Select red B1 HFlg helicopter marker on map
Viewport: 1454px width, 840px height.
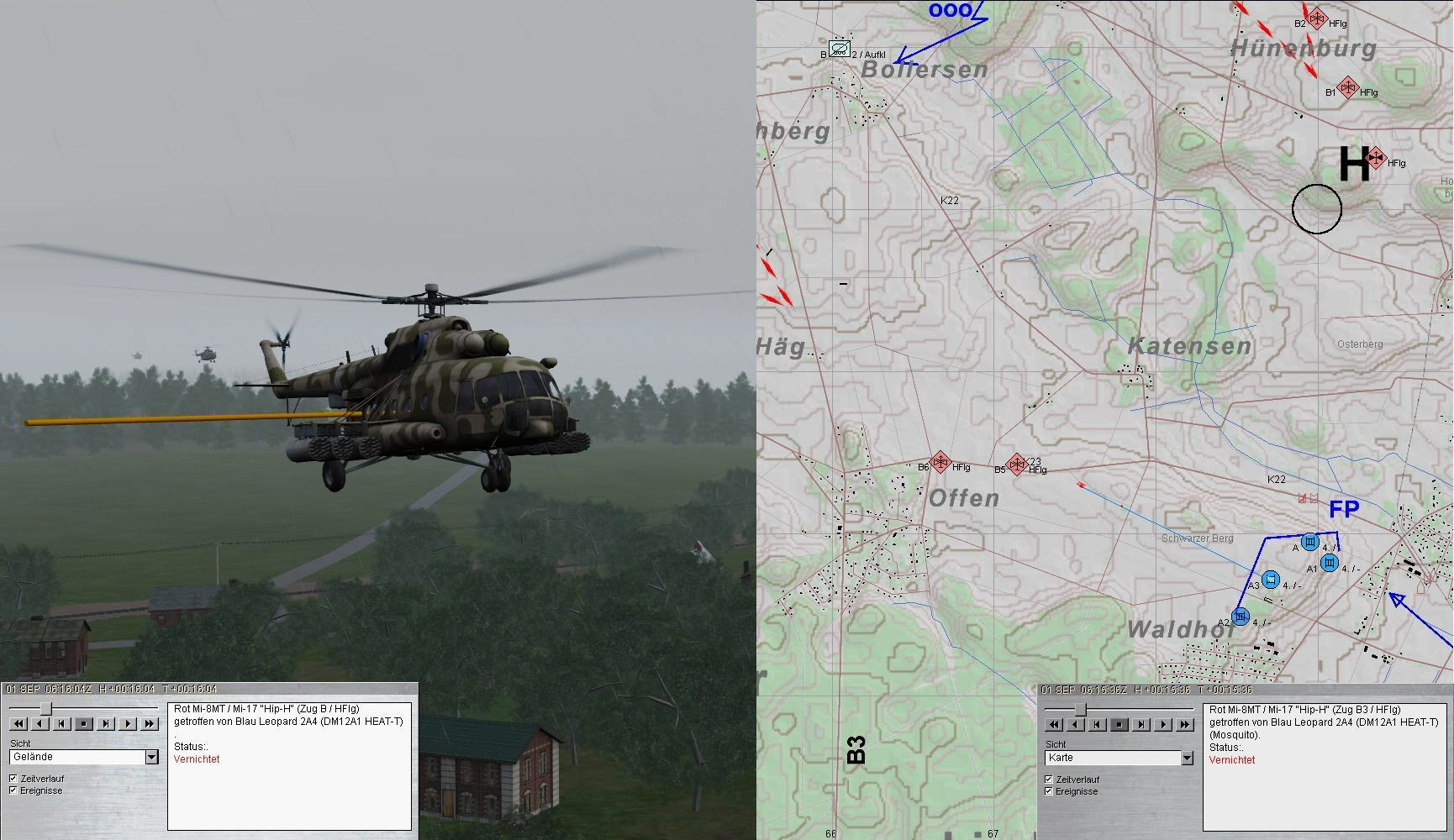pyautogui.click(x=1347, y=87)
